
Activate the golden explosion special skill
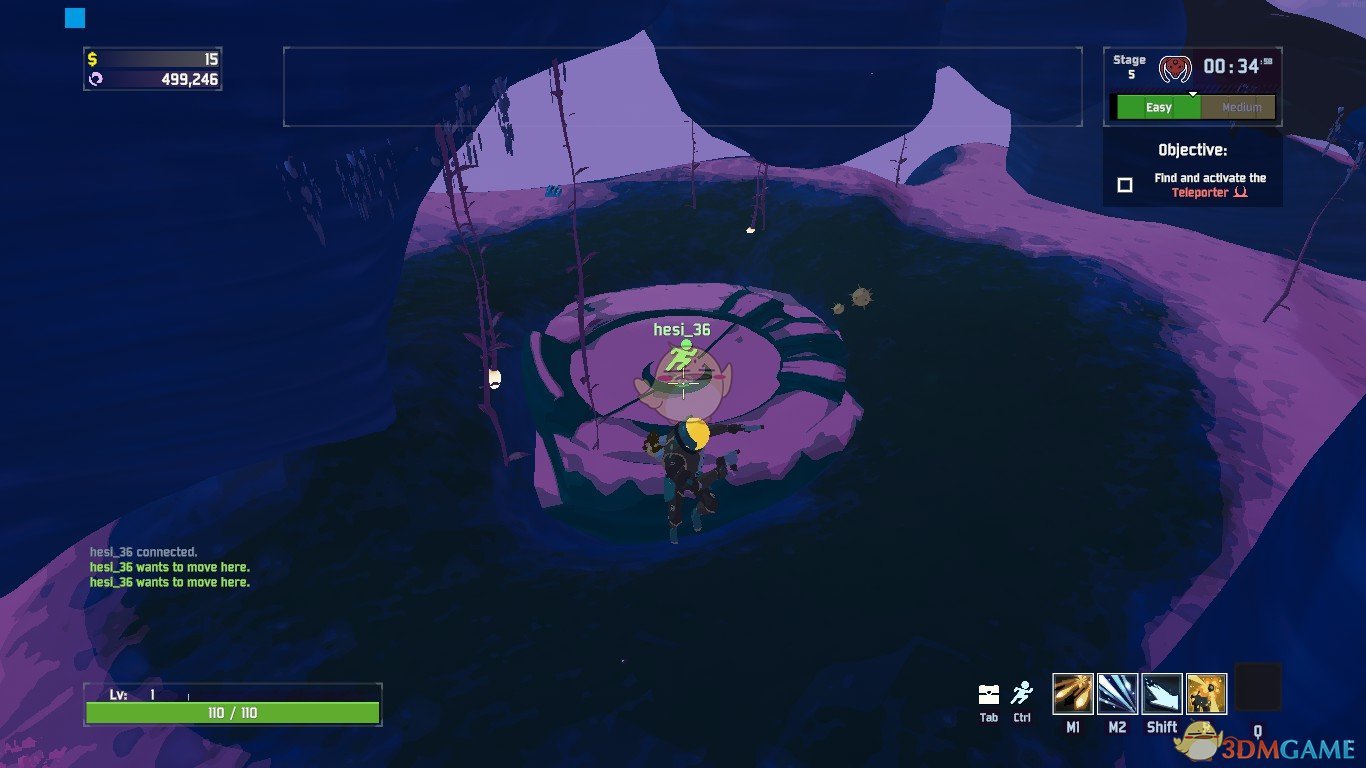[1206, 694]
